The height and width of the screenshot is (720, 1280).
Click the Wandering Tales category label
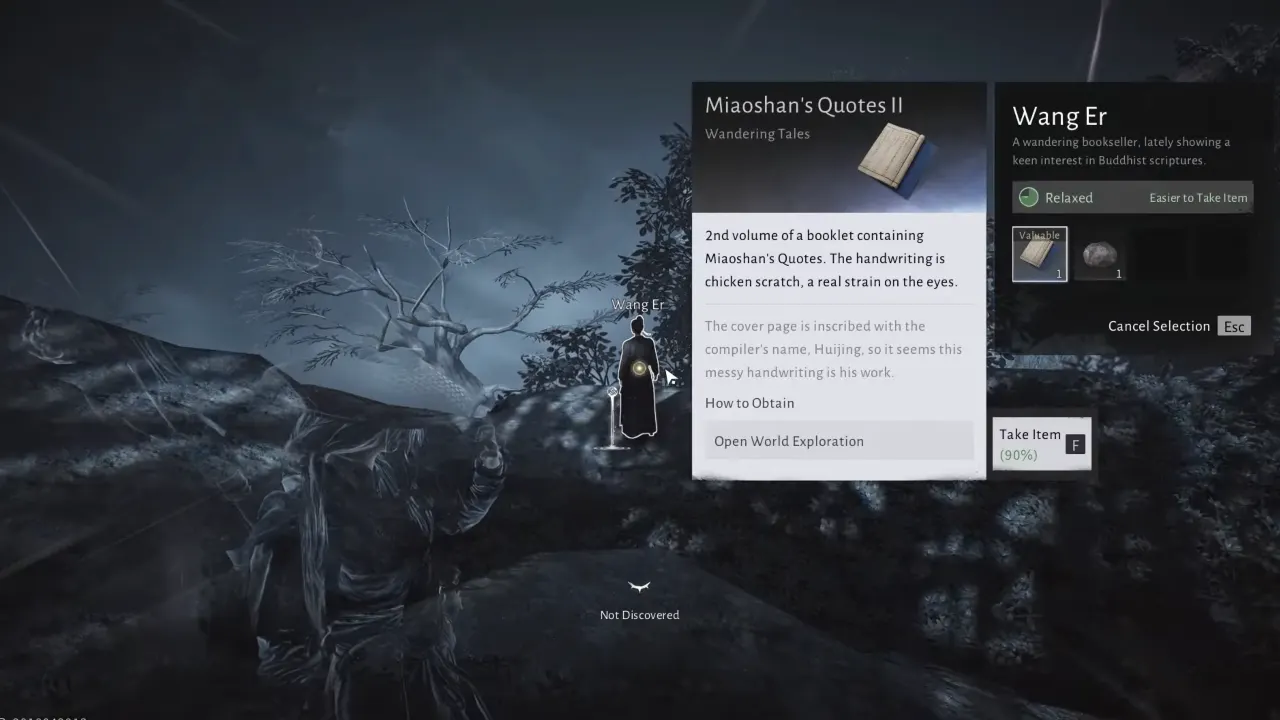[x=757, y=133]
